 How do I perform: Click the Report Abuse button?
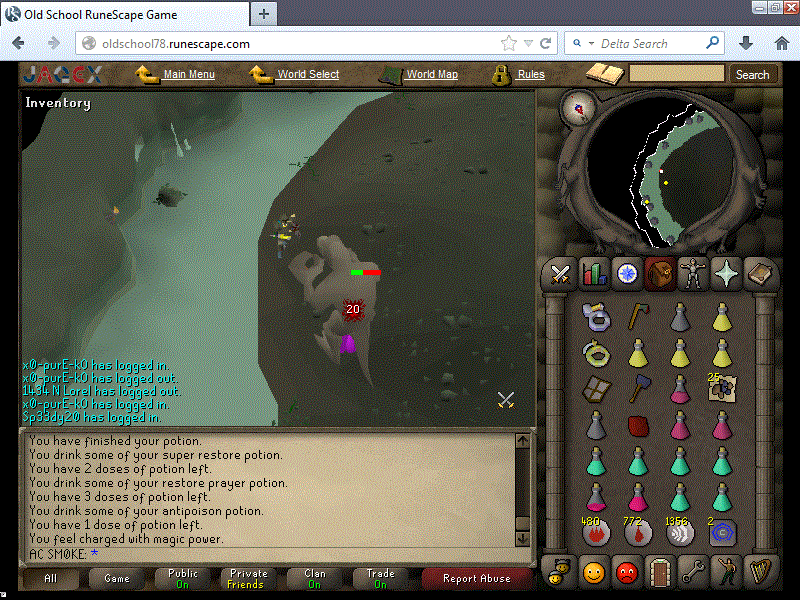pos(477,578)
